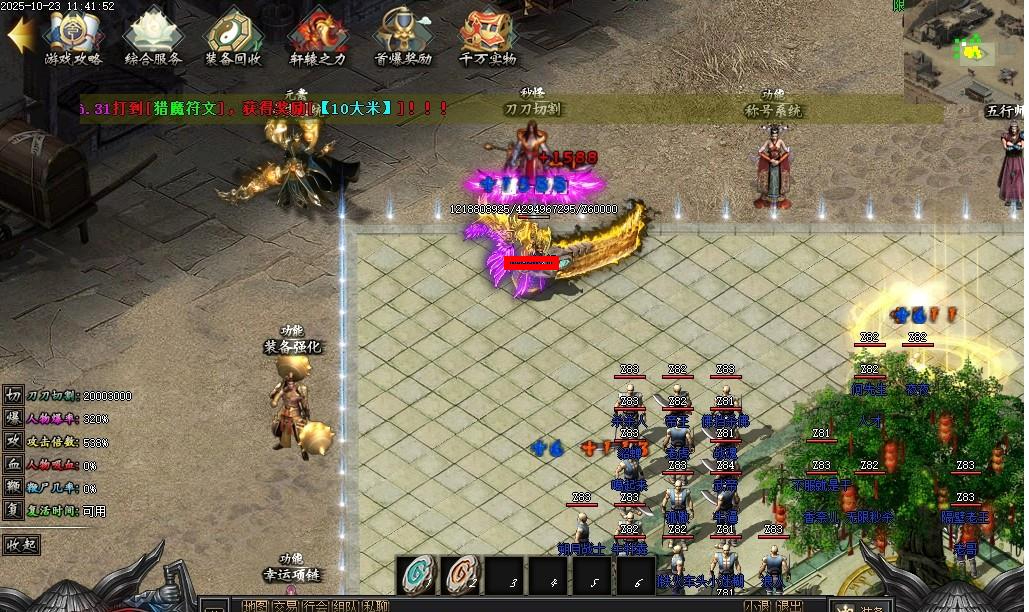Viewport: 1029px width, 612px height.
Task: Click the 攻 attack multiplier icon
Action: click(13, 442)
